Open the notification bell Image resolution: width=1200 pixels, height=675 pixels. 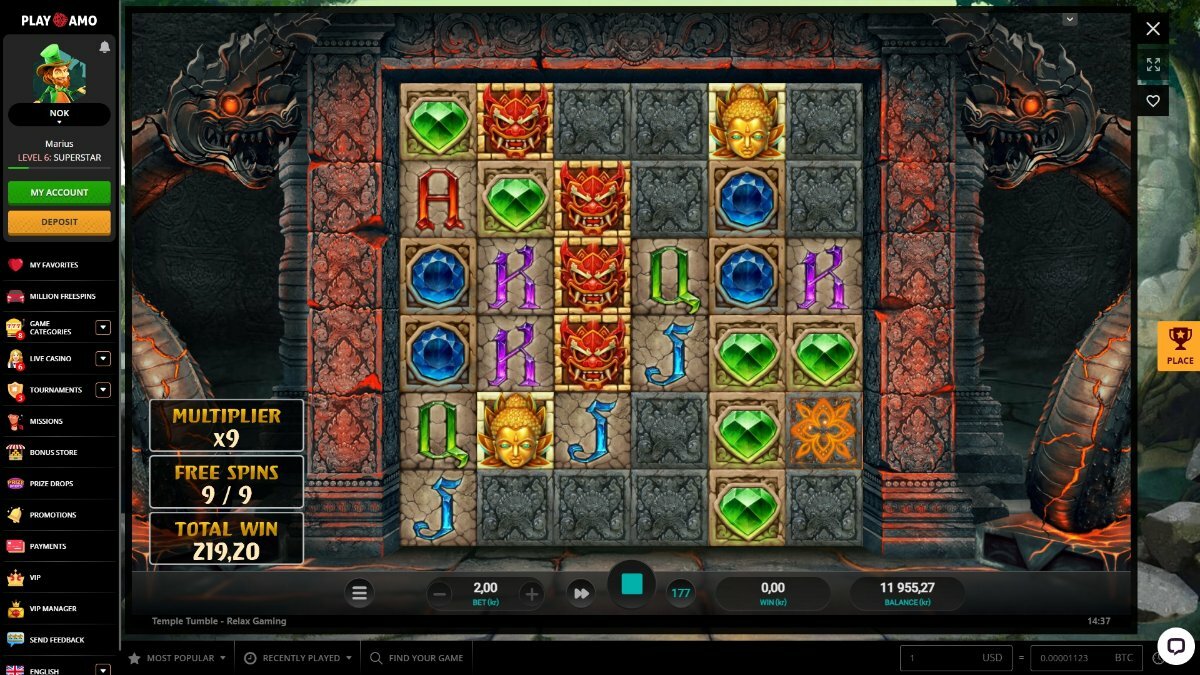pyautogui.click(x=105, y=47)
